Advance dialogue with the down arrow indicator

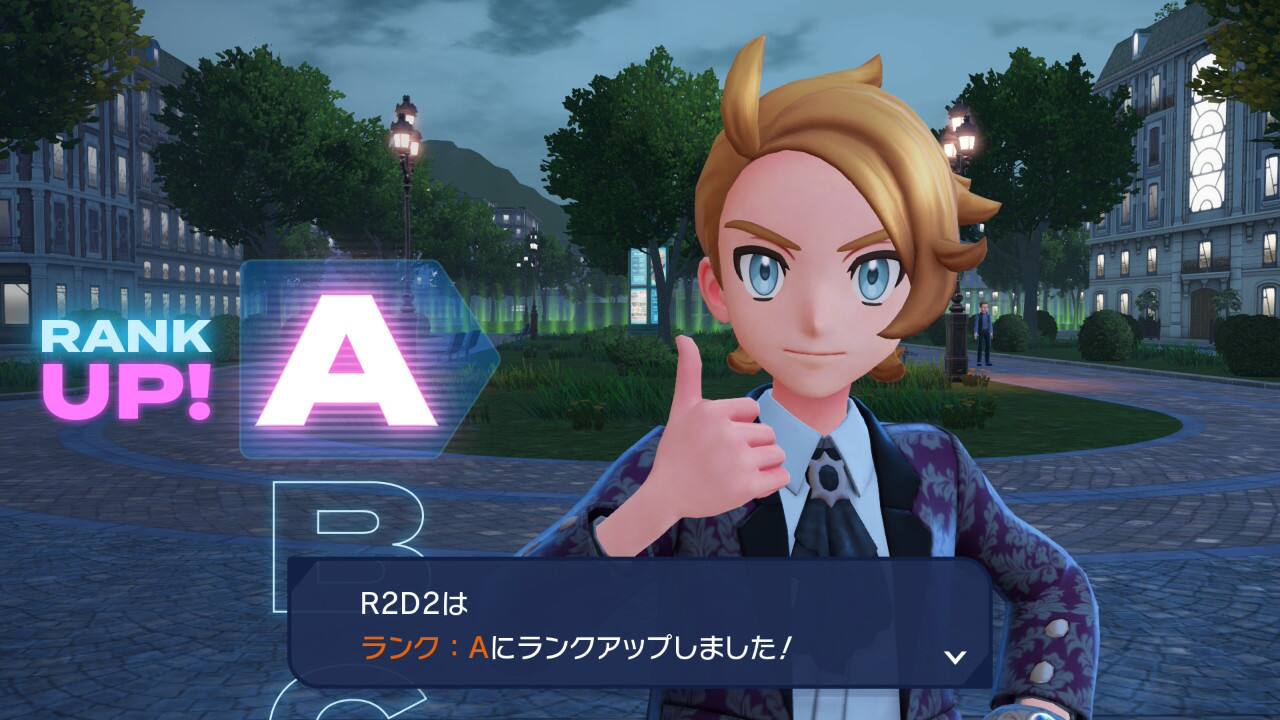[x=955, y=656]
